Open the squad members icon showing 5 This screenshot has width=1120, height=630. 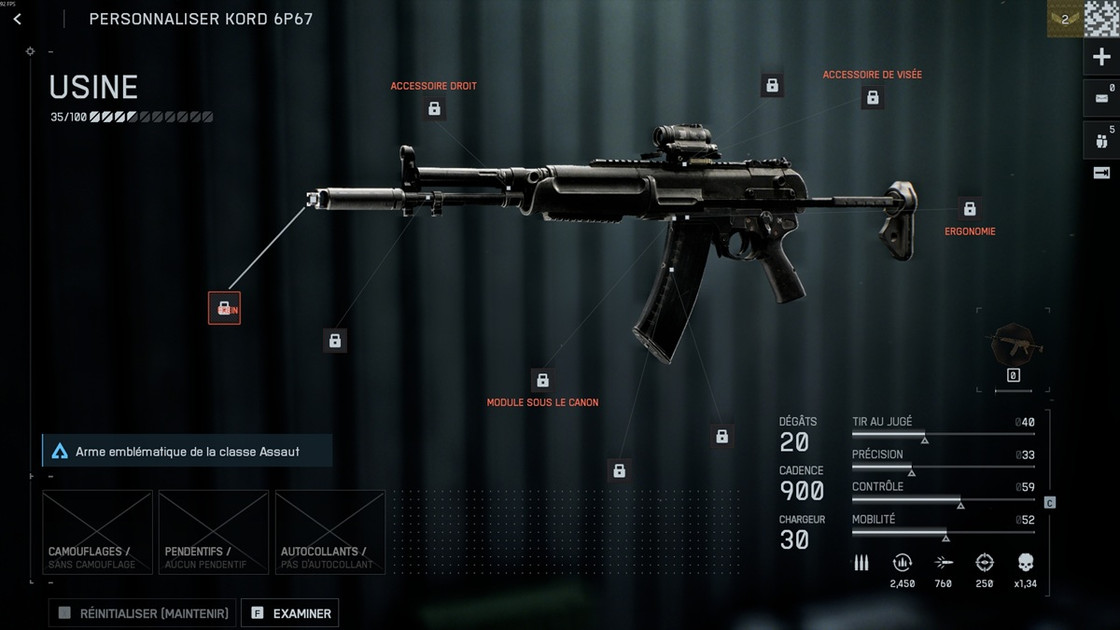click(1101, 139)
